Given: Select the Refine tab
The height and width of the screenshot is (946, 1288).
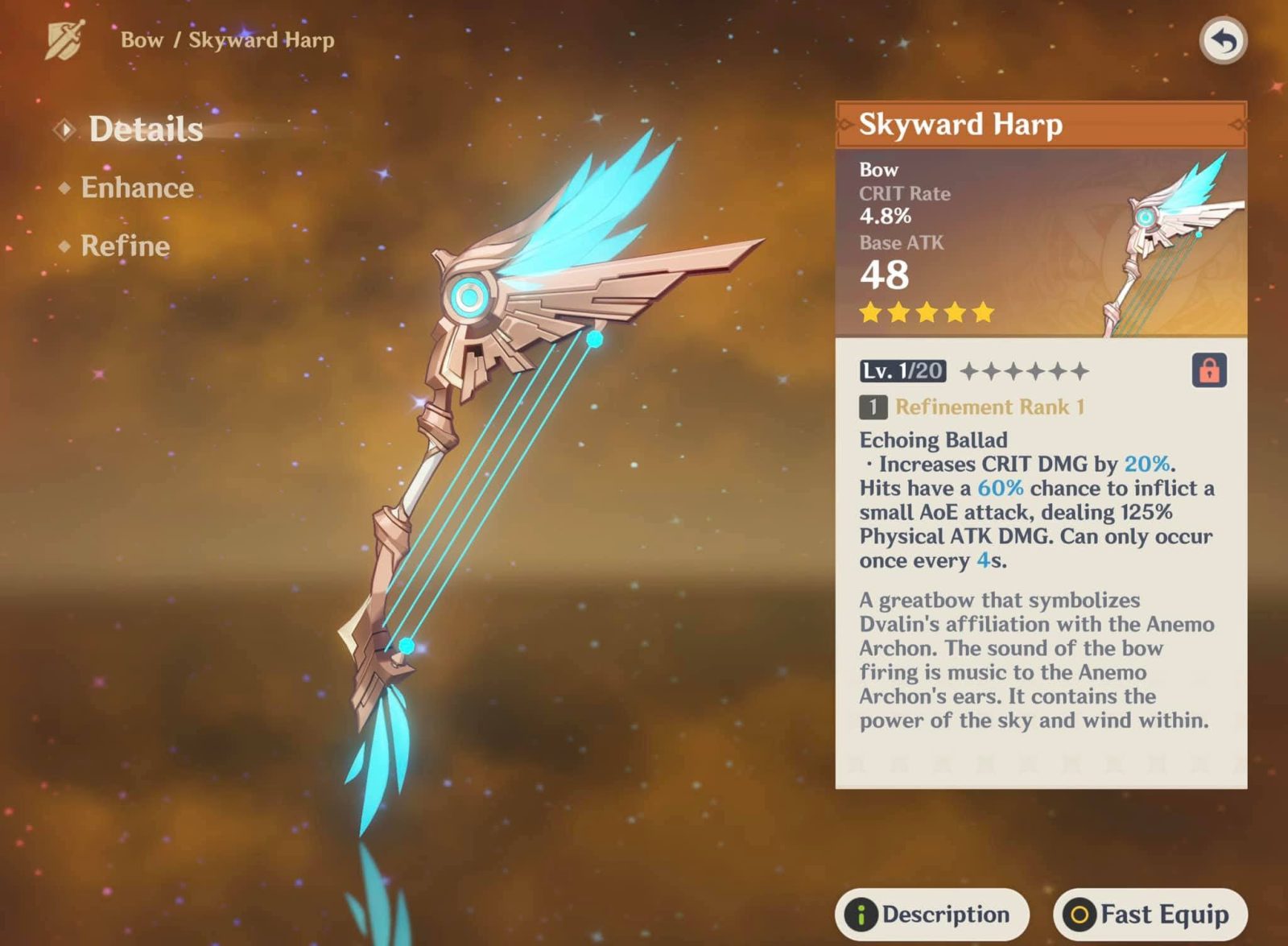Looking at the screenshot, I should (x=125, y=246).
